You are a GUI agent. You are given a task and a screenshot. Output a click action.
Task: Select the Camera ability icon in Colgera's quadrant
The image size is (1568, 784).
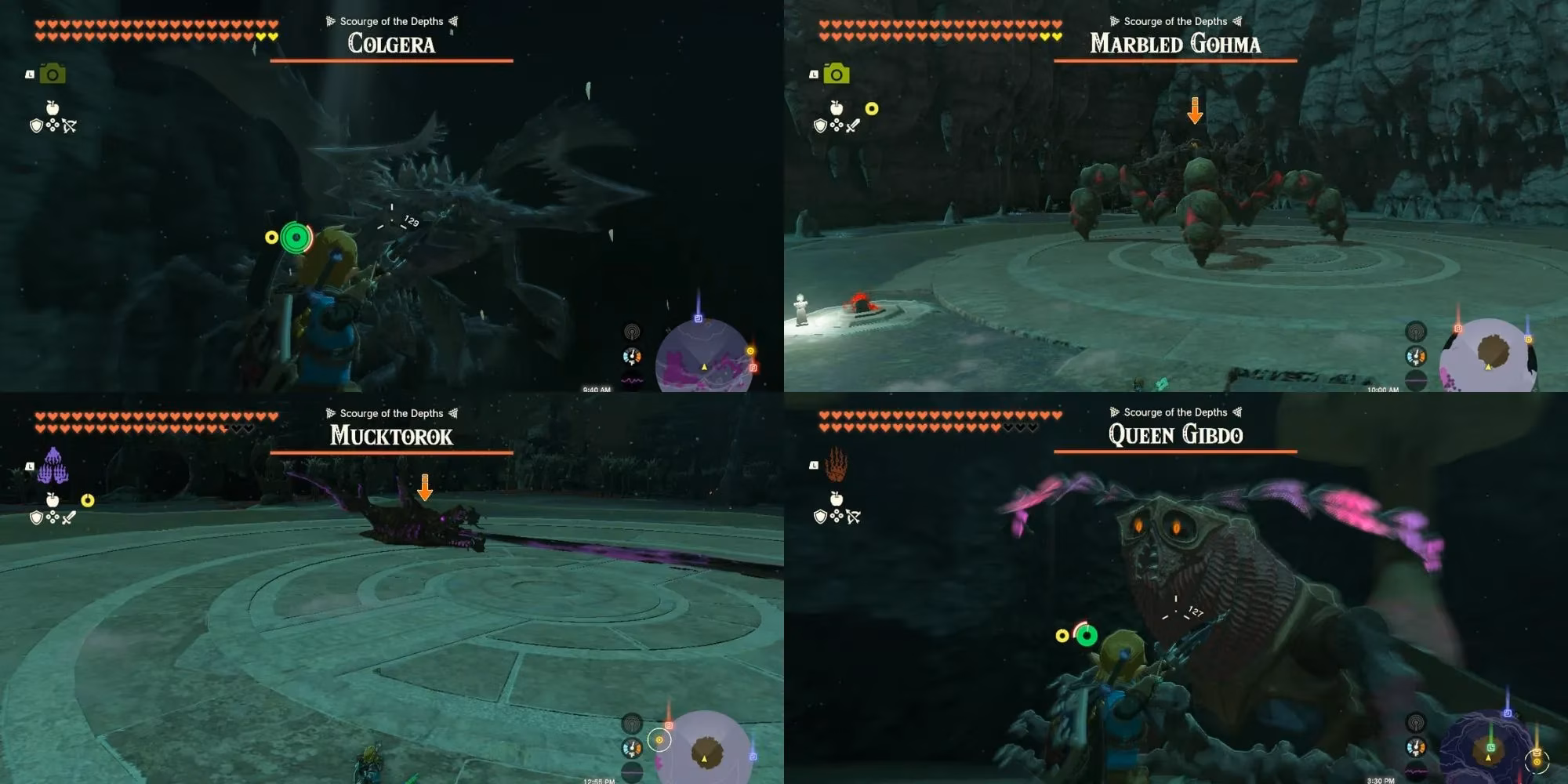(x=51, y=73)
